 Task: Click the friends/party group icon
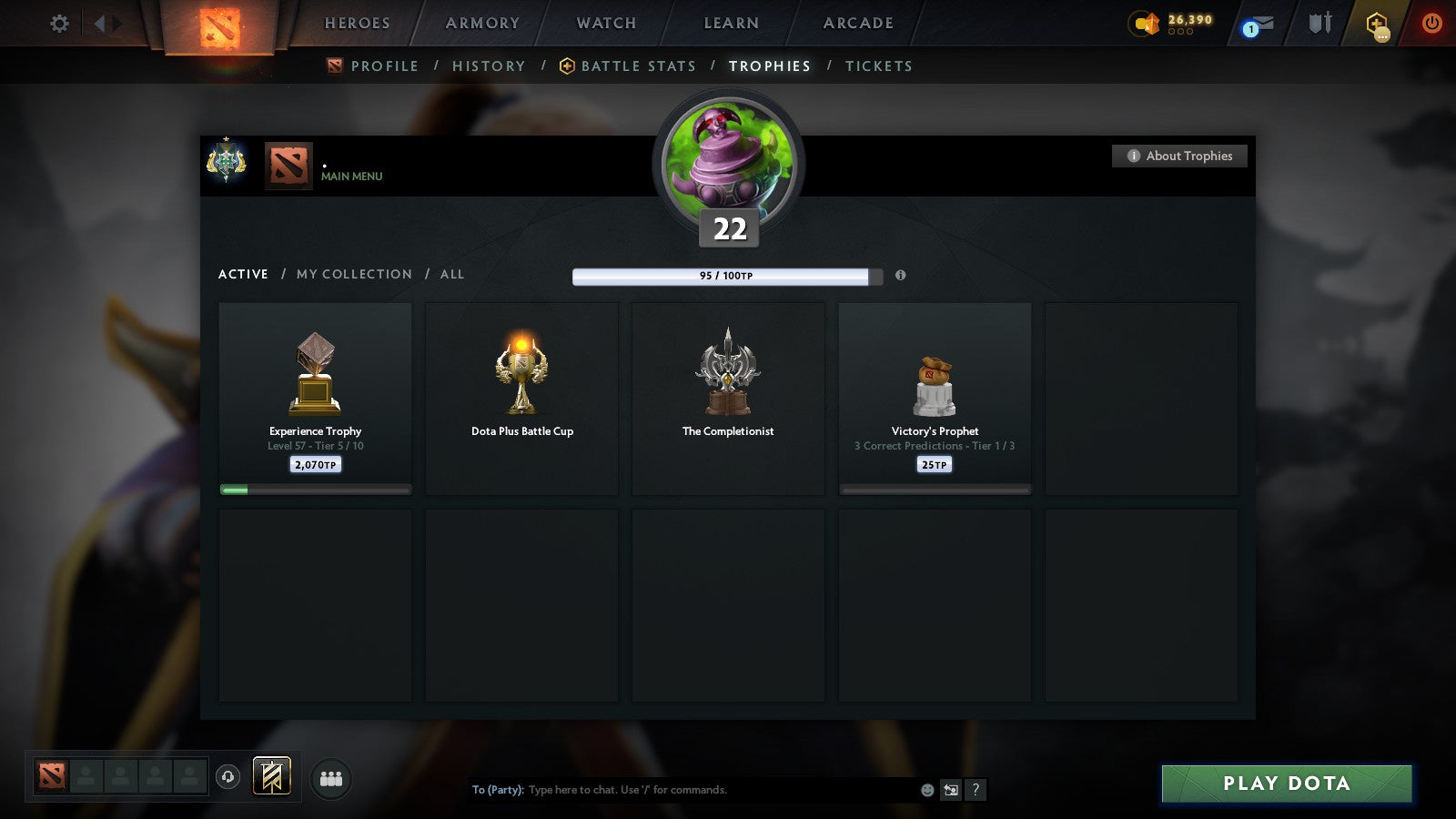pos(331,778)
